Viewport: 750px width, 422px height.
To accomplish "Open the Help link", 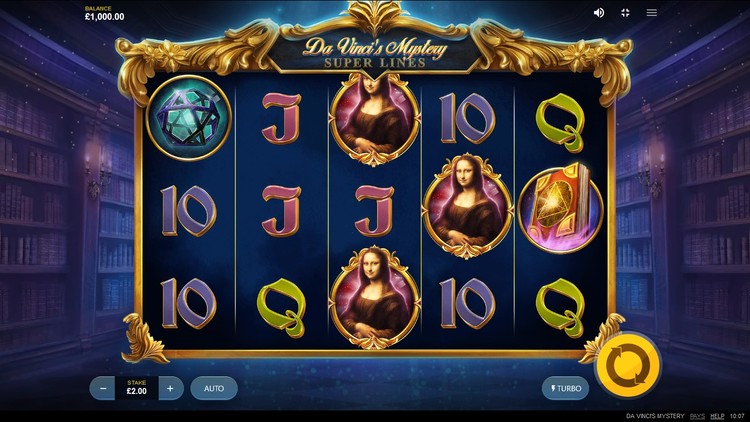I will [717, 415].
